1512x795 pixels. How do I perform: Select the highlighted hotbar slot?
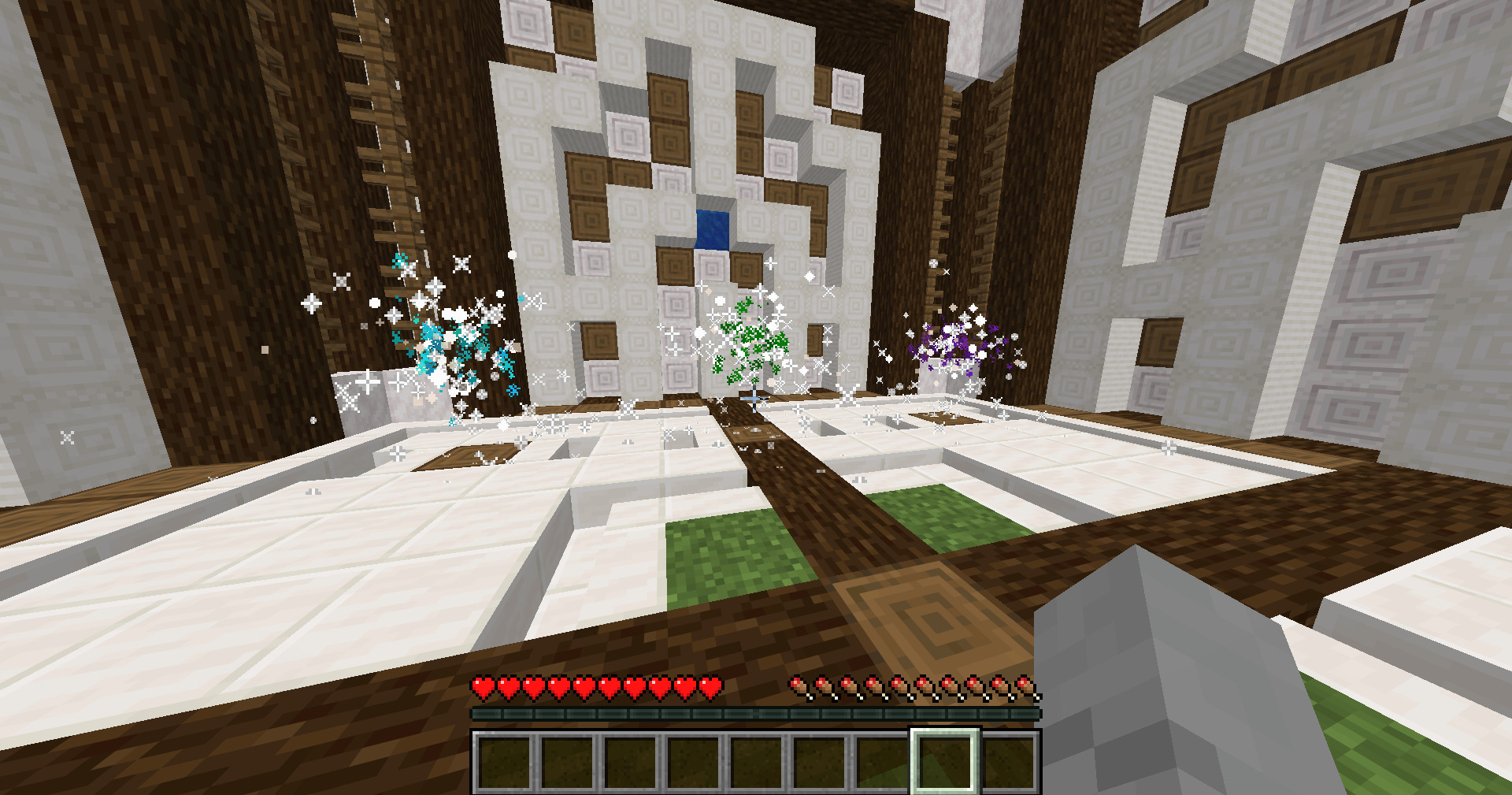click(x=944, y=761)
